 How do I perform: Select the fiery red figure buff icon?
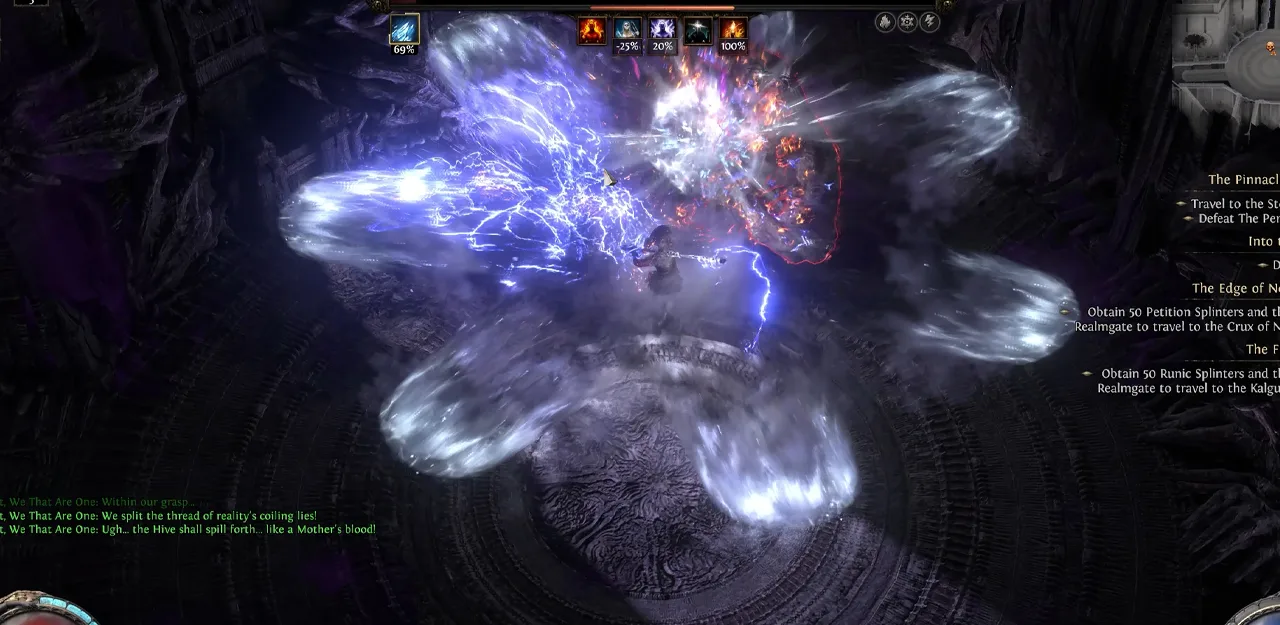coord(592,31)
